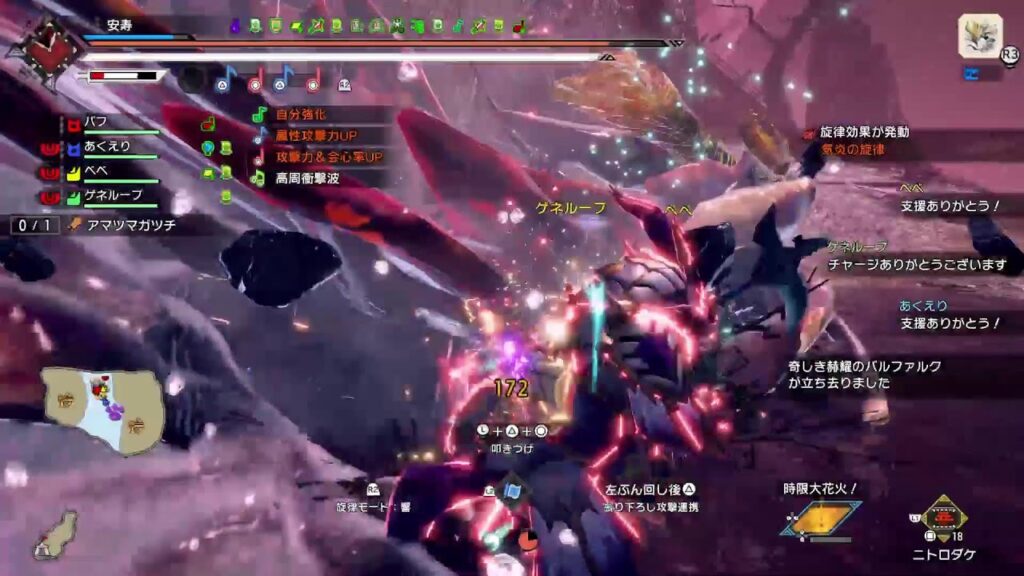1024x576 pixels.
Task: Activate the 時限大花火 shortcut icon
Action: pyautogui.click(x=821, y=517)
